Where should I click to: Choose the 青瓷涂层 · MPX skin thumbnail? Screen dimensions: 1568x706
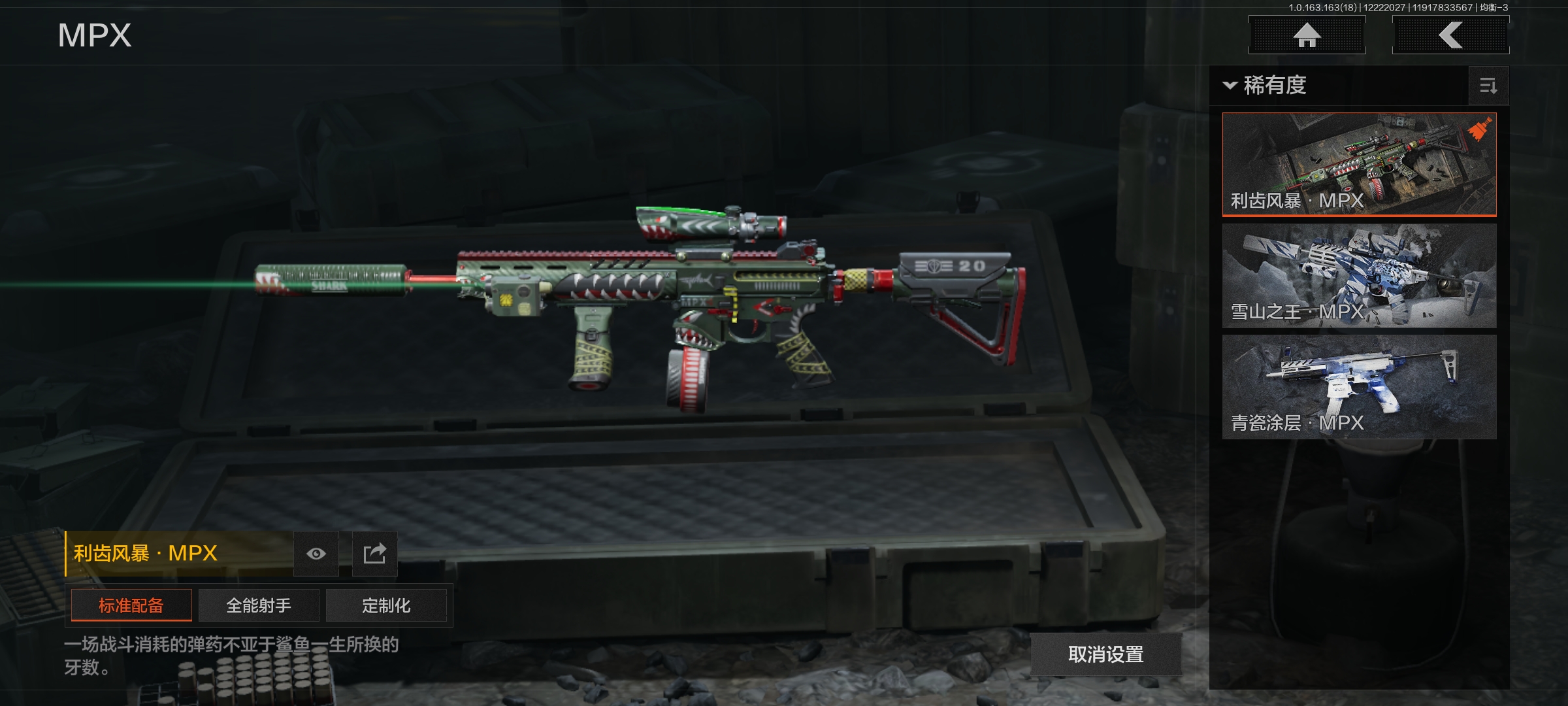(x=1359, y=386)
